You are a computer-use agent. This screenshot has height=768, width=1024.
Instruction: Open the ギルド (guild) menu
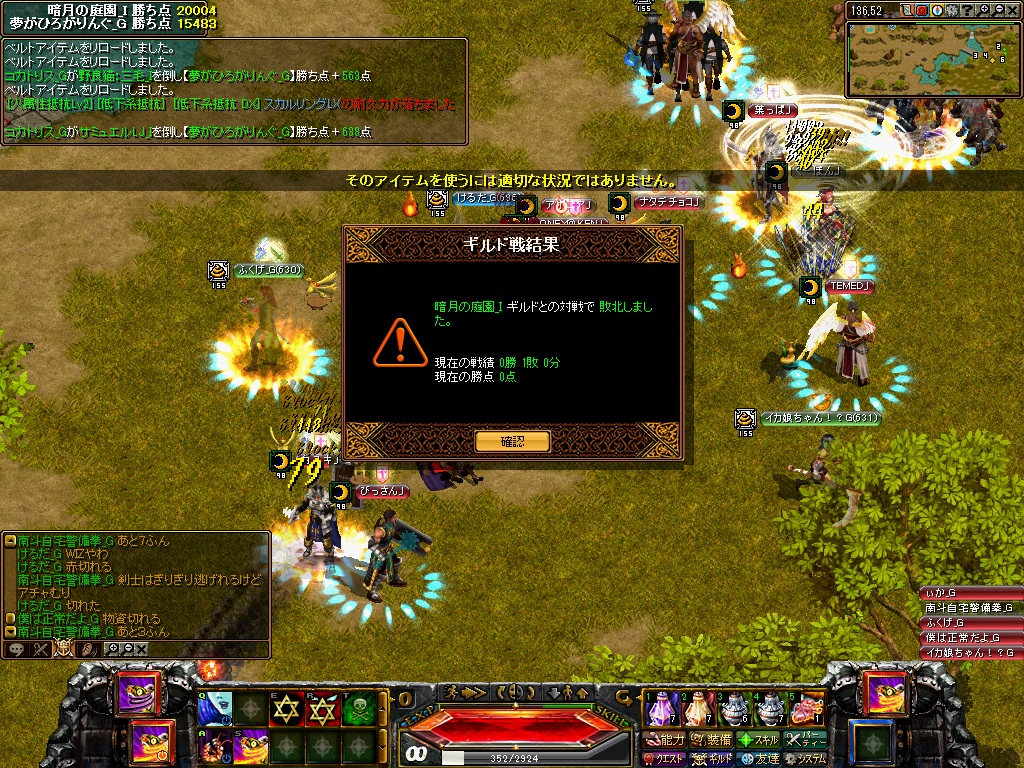[x=713, y=759]
